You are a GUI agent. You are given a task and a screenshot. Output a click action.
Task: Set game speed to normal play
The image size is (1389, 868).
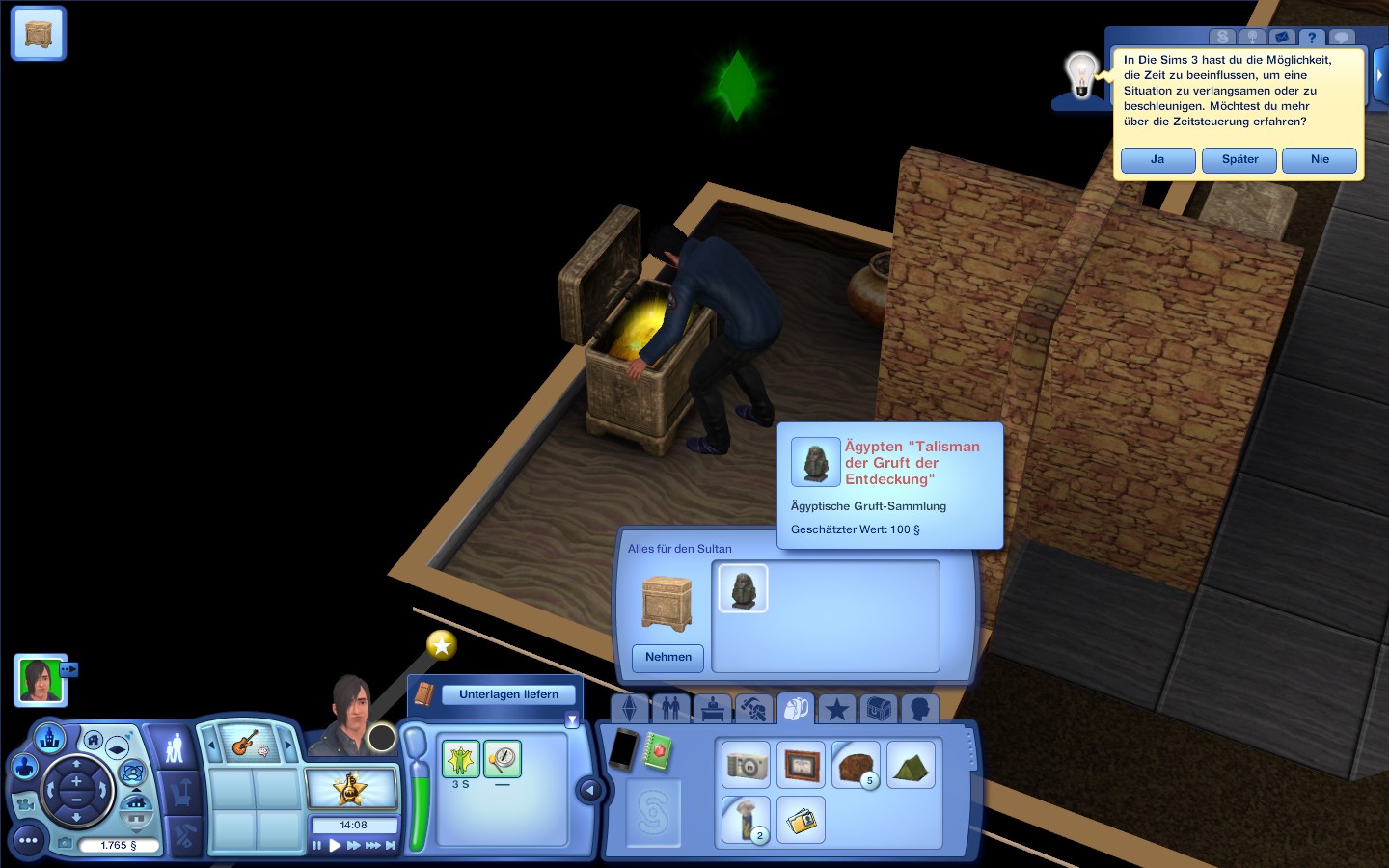coord(335,846)
